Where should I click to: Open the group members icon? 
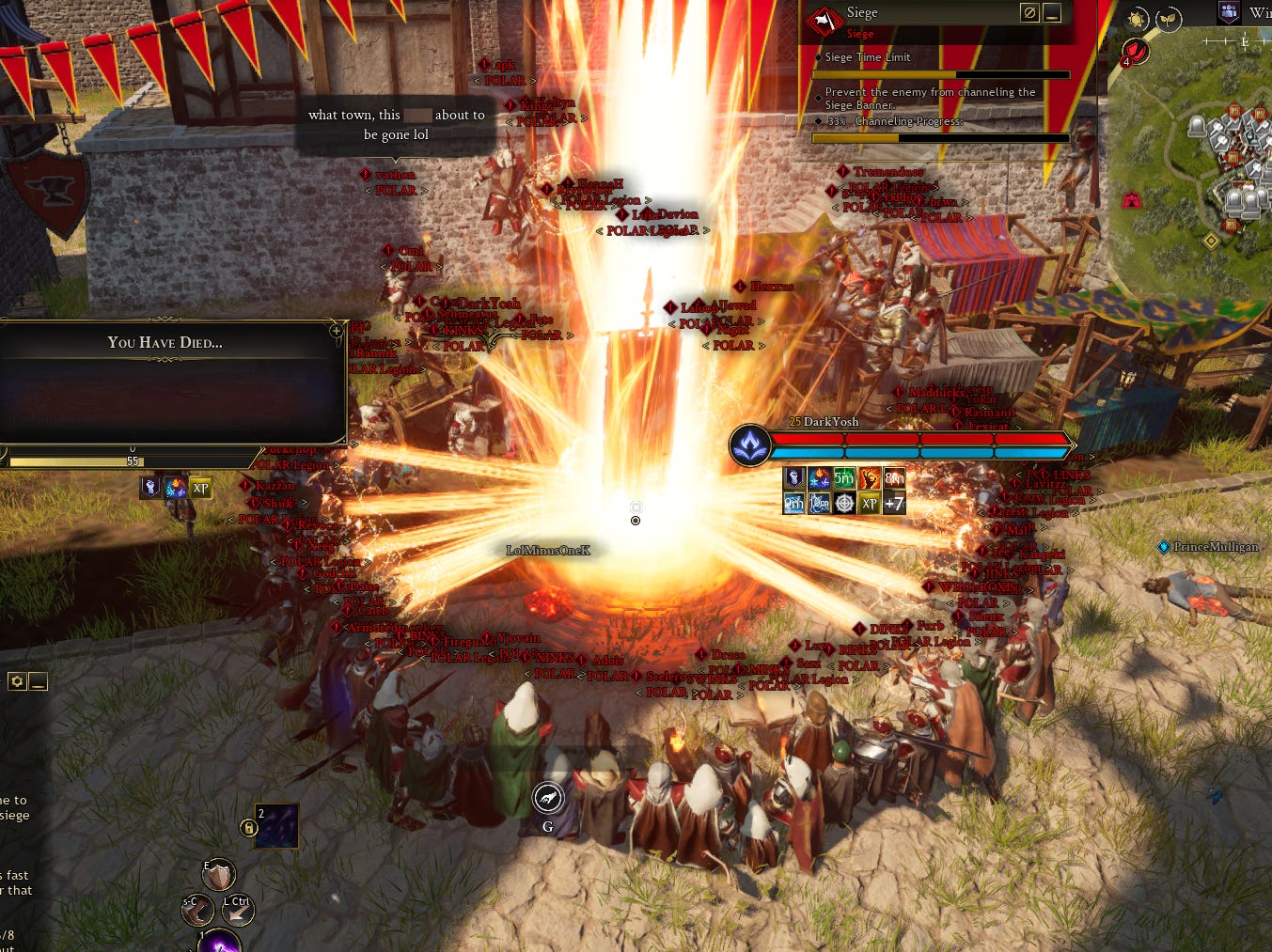(x=1229, y=12)
